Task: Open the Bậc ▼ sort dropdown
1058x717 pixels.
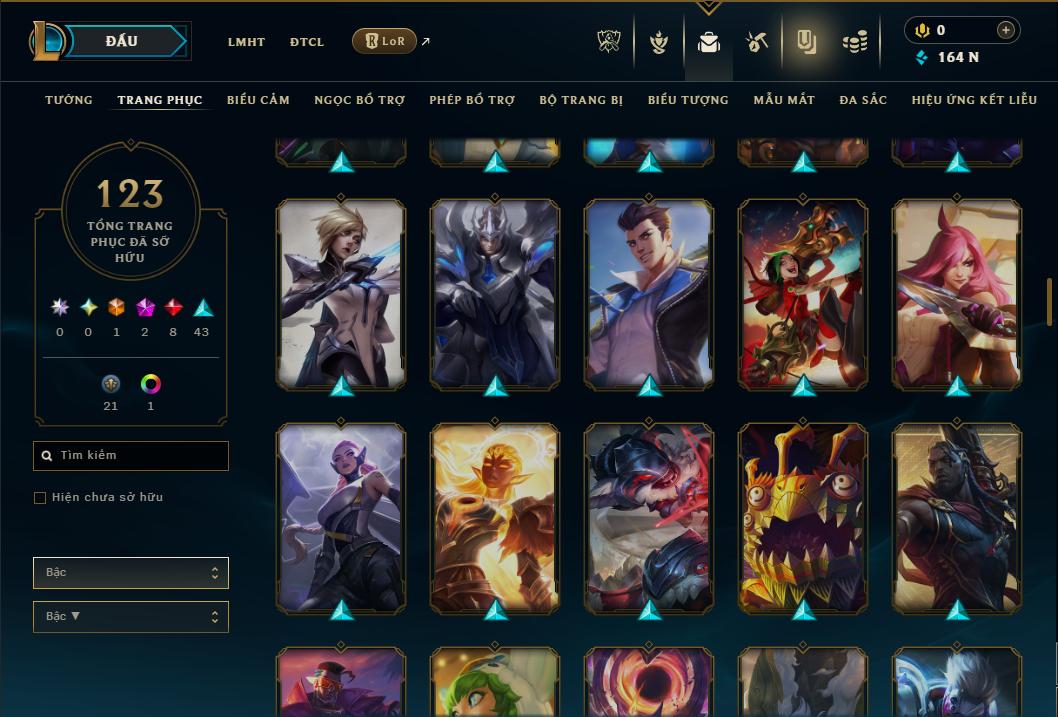Action: click(131, 617)
